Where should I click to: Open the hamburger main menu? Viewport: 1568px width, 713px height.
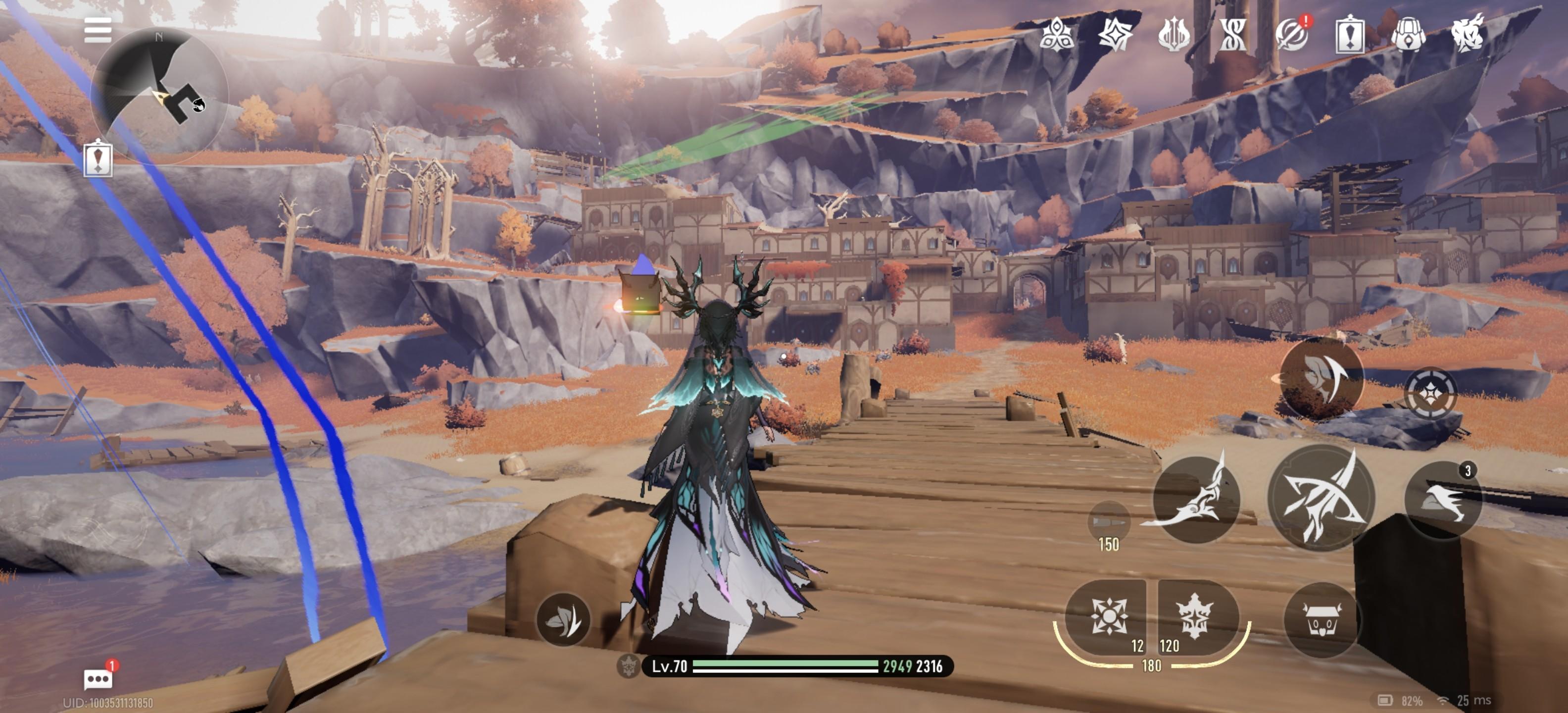pyautogui.click(x=98, y=30)
